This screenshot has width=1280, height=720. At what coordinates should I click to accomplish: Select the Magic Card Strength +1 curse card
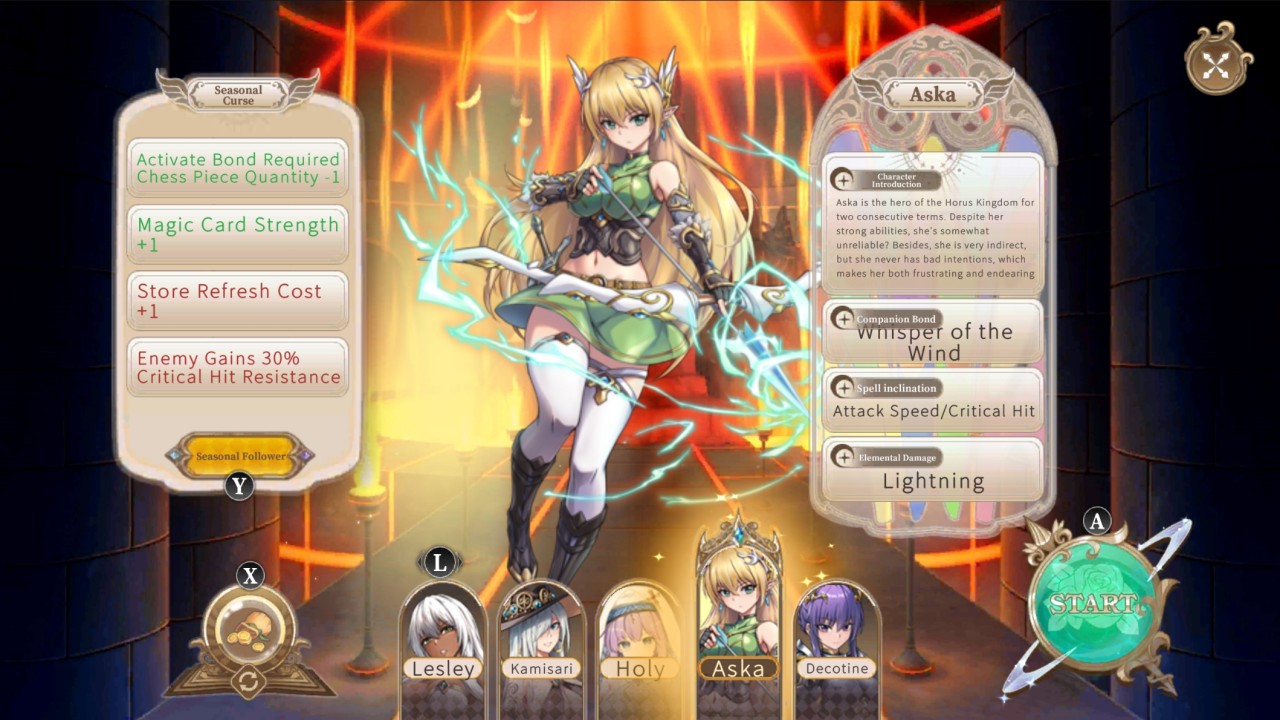click(x=237, y=234)
